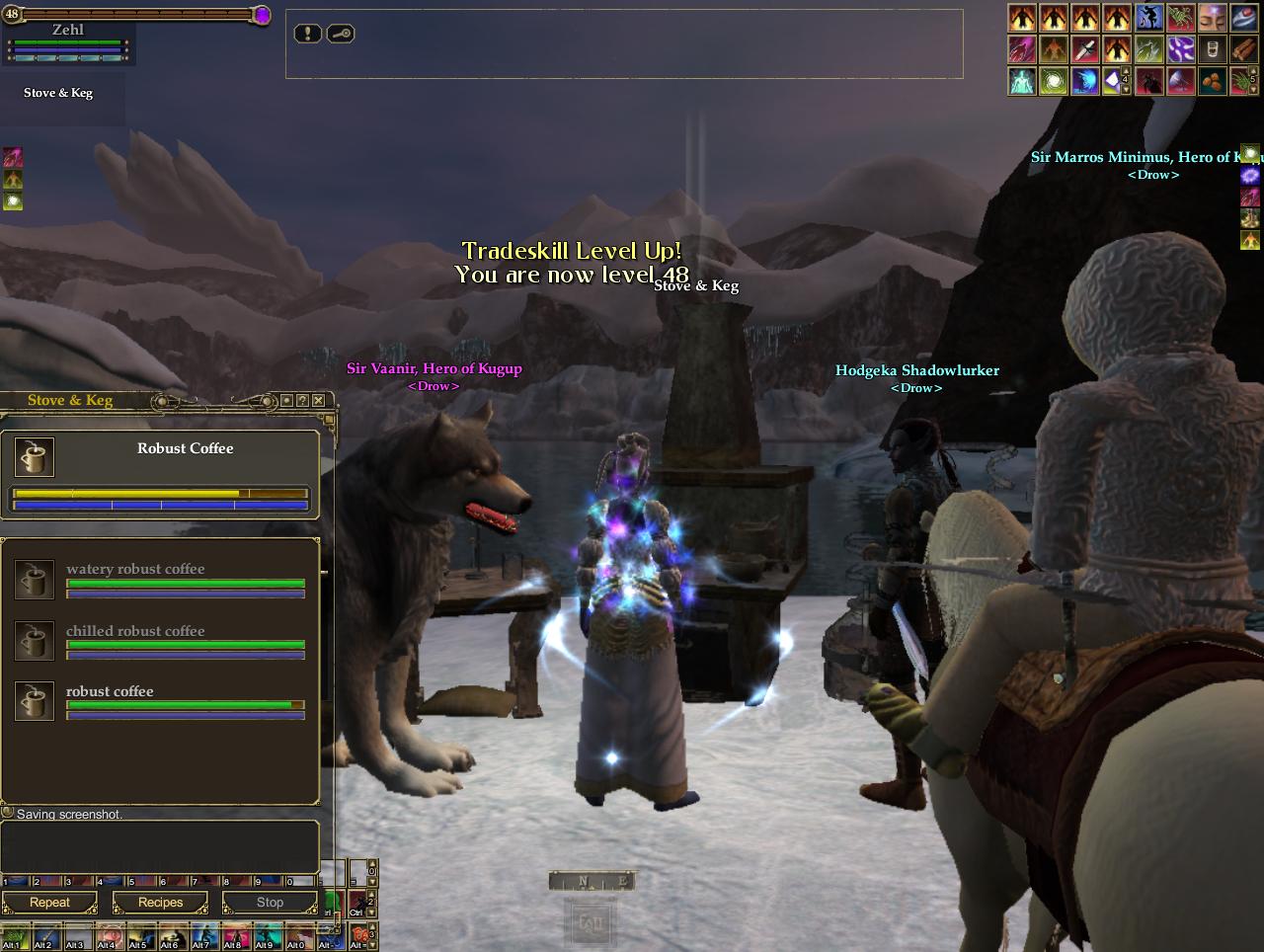Screen dimensions: 1264x952
Task: Click the exclamation mark notification icon
Action: click(x=308, y=34)
